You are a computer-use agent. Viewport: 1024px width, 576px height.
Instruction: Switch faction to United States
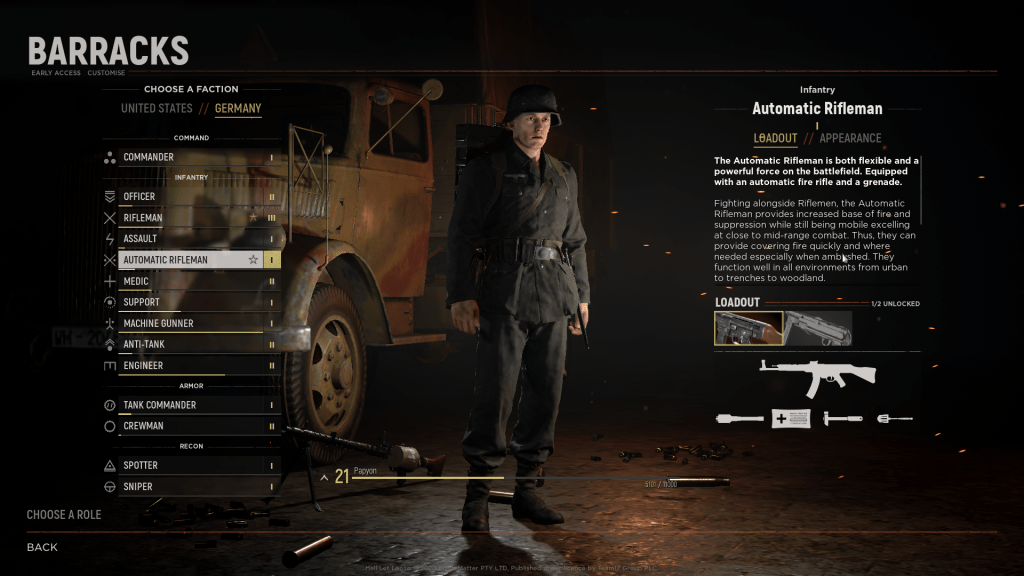pos(157,108)
